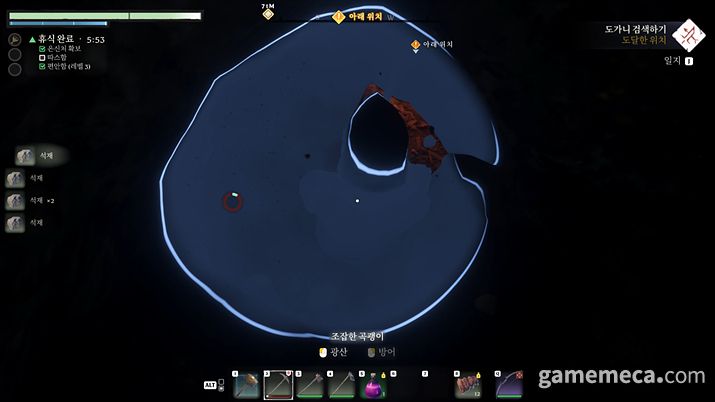Click the red rune quest emblem
715x402 pixels.
point(689,35)
